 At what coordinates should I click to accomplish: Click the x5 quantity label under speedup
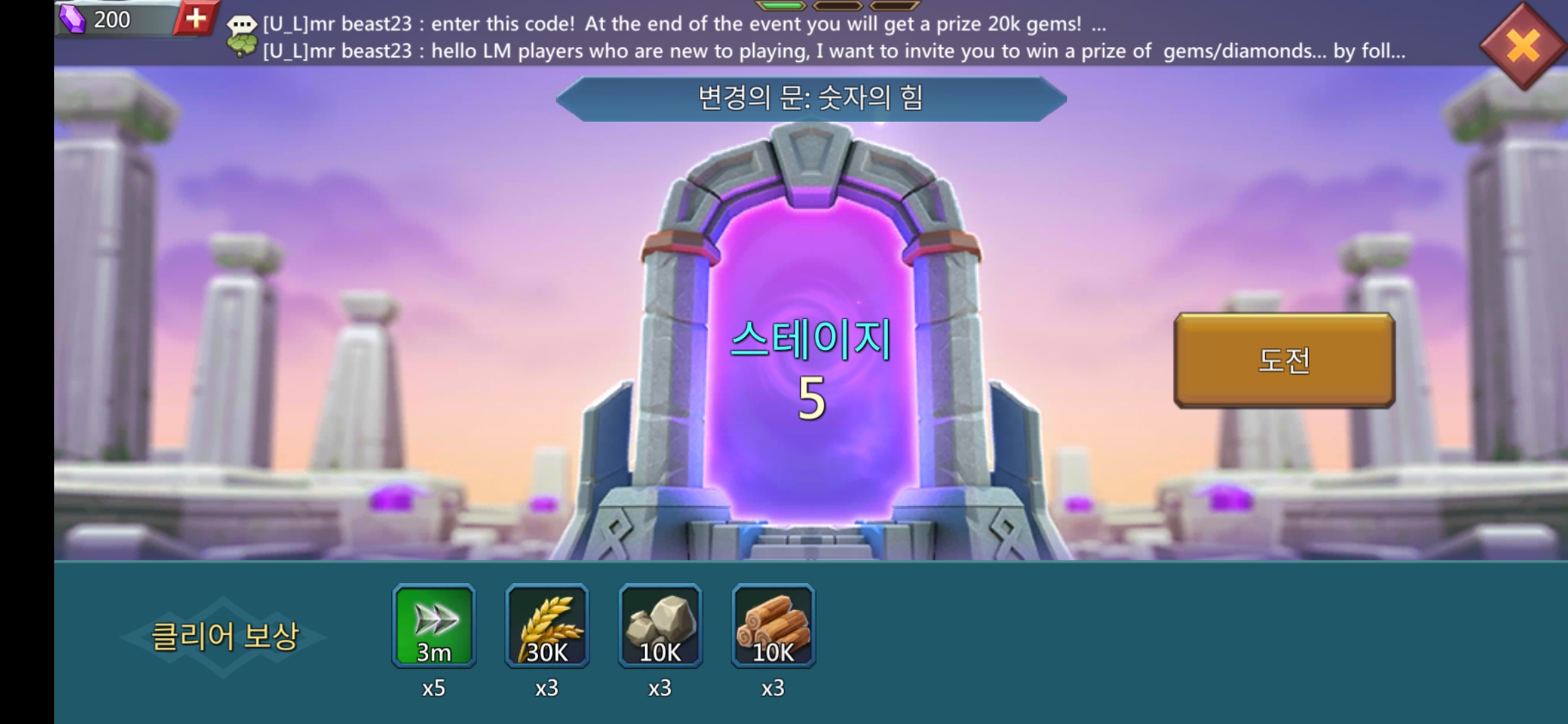pos(434,687)
